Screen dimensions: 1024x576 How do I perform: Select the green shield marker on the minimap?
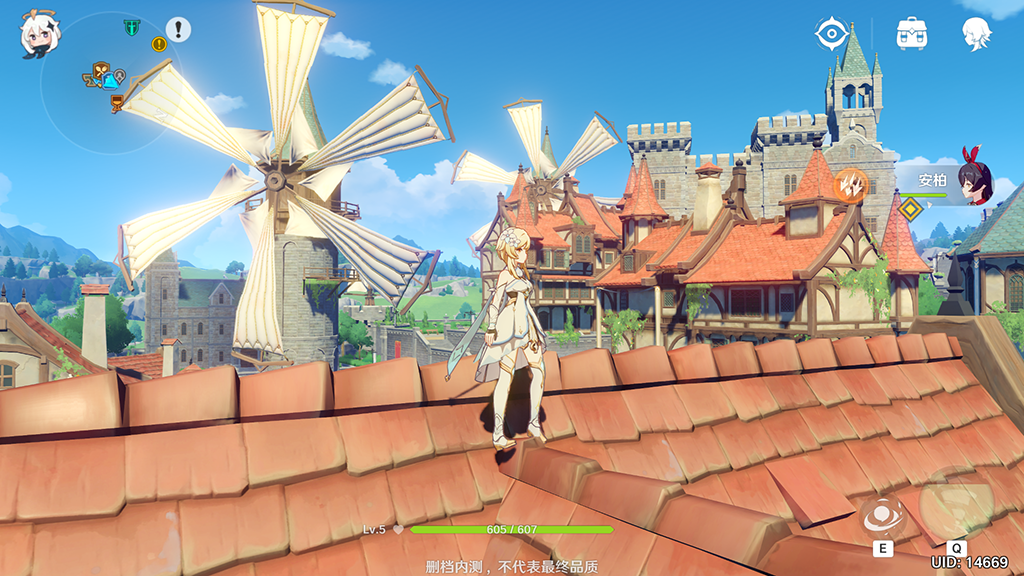[x=131, y=27]
